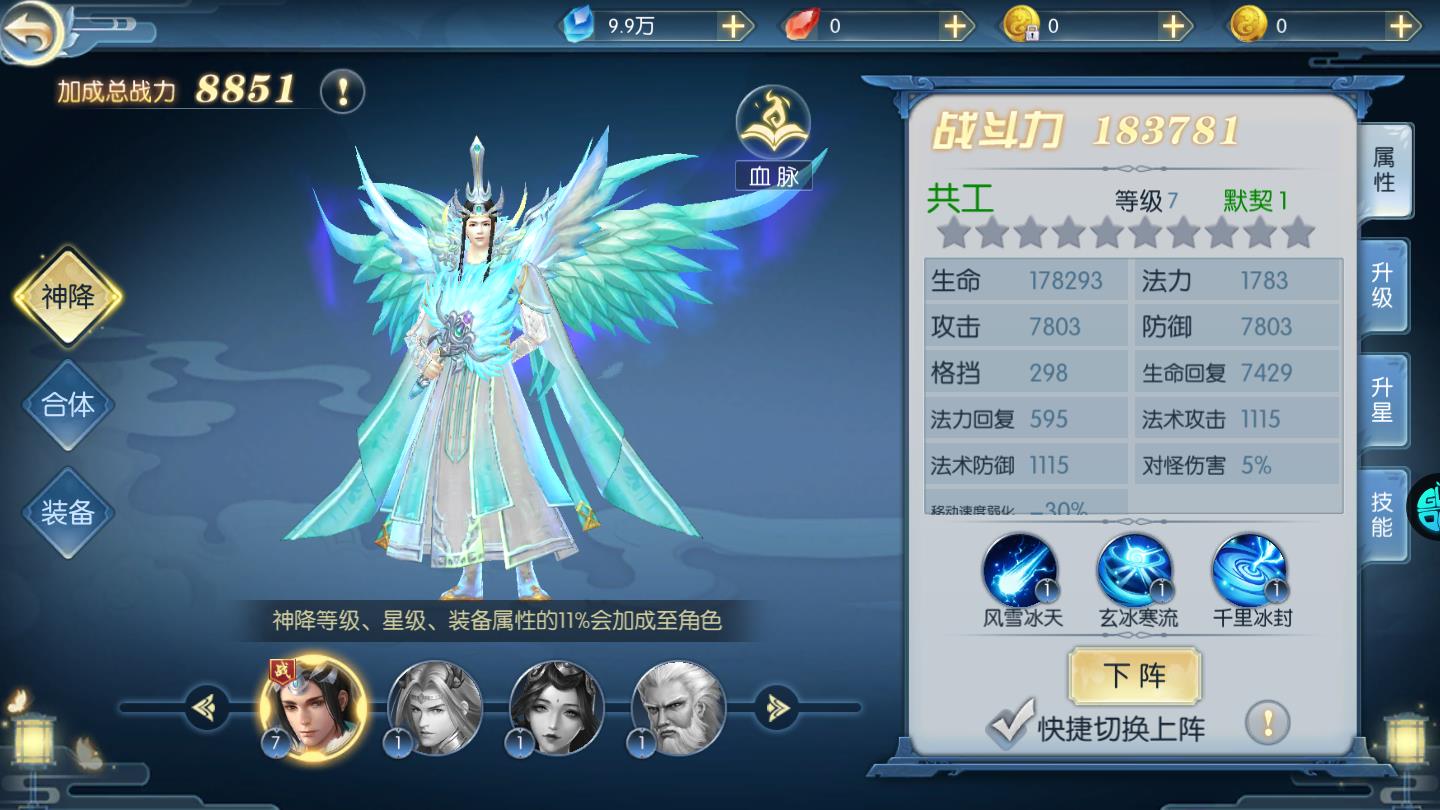Select the 属性 tab

1386,171
